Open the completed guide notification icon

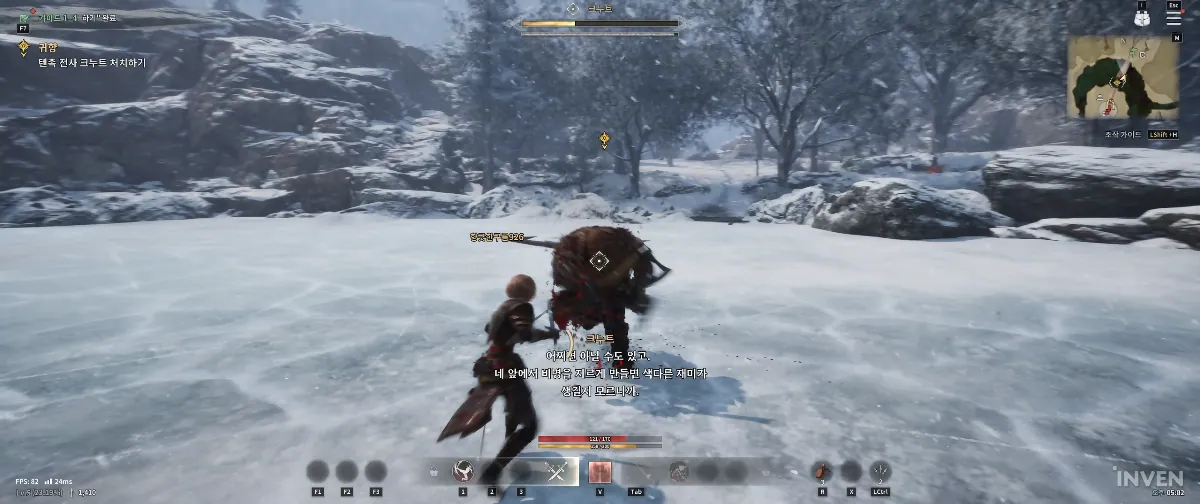click(23, 18)
